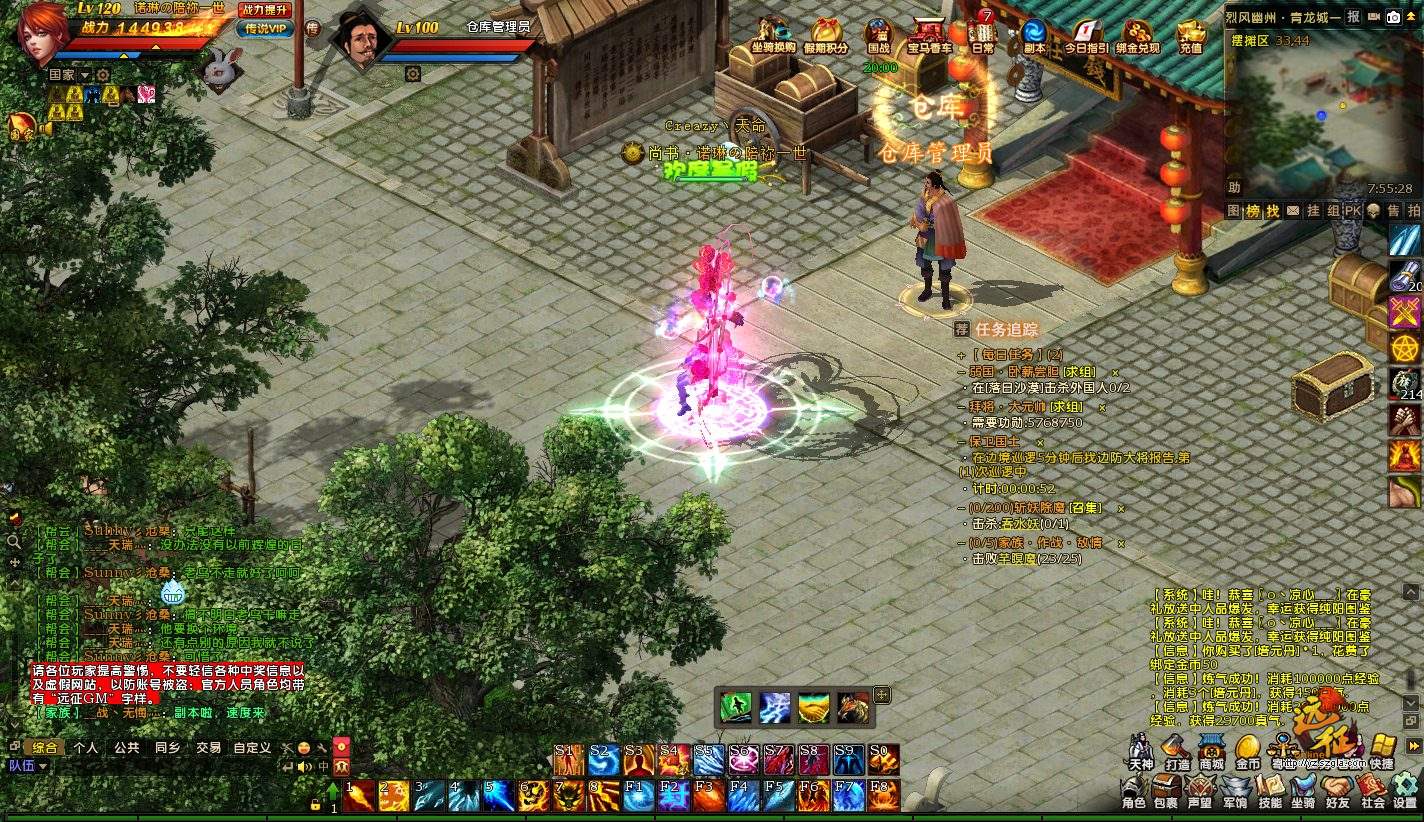
Task: Open the 副本 dungeon swirl icon
Action: (x=1034, y=36)
